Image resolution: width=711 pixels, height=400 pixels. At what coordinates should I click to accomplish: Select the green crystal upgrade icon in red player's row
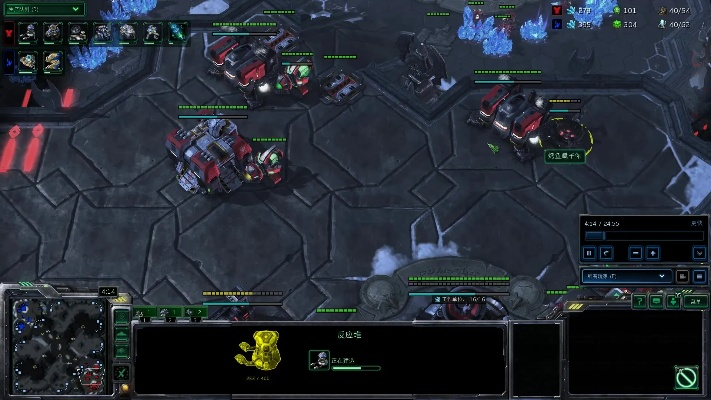pos(175,33)
